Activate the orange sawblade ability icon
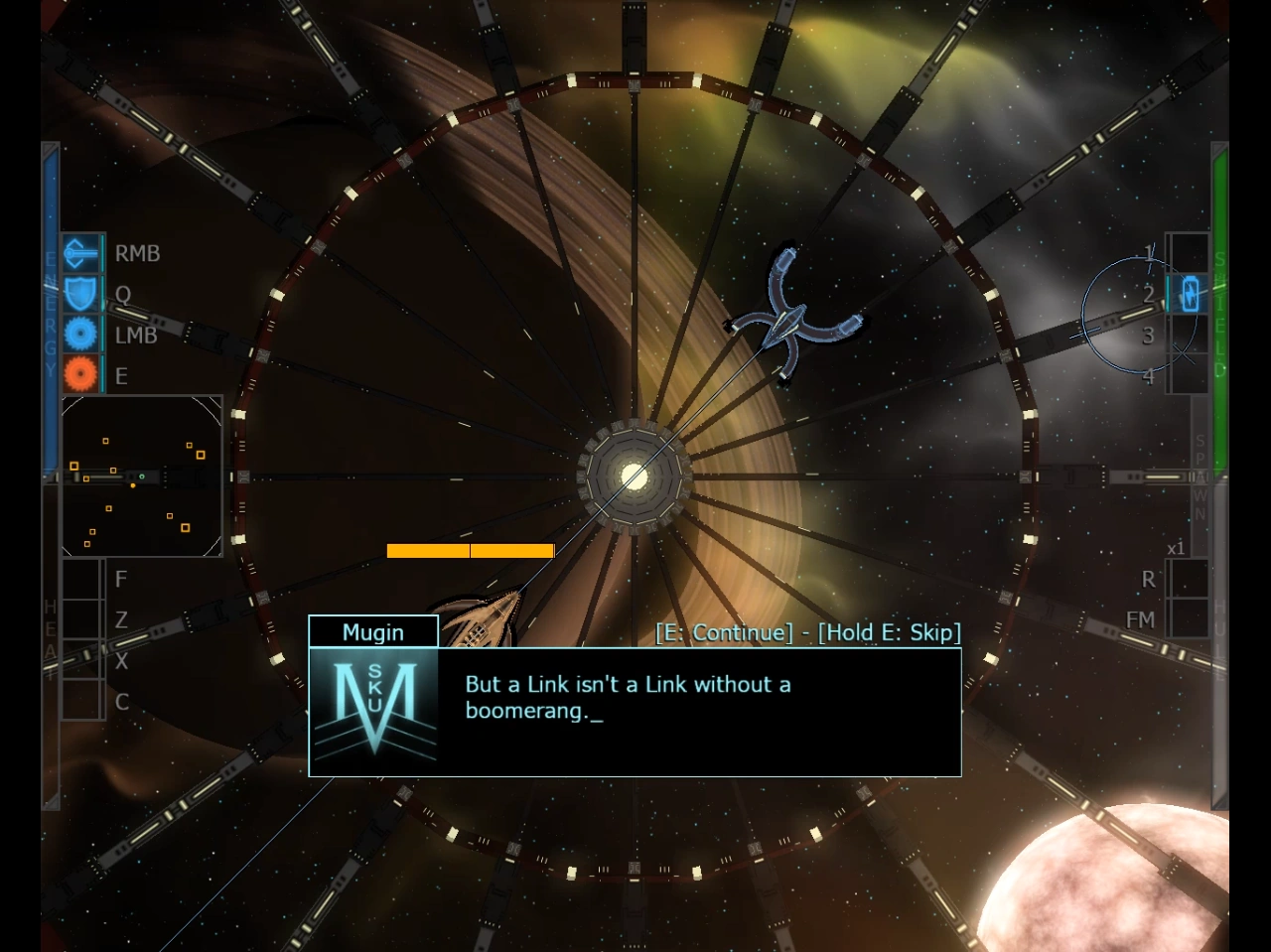Image resolution: width=1271 pixels, height=952 pixels. coord(81,375)
